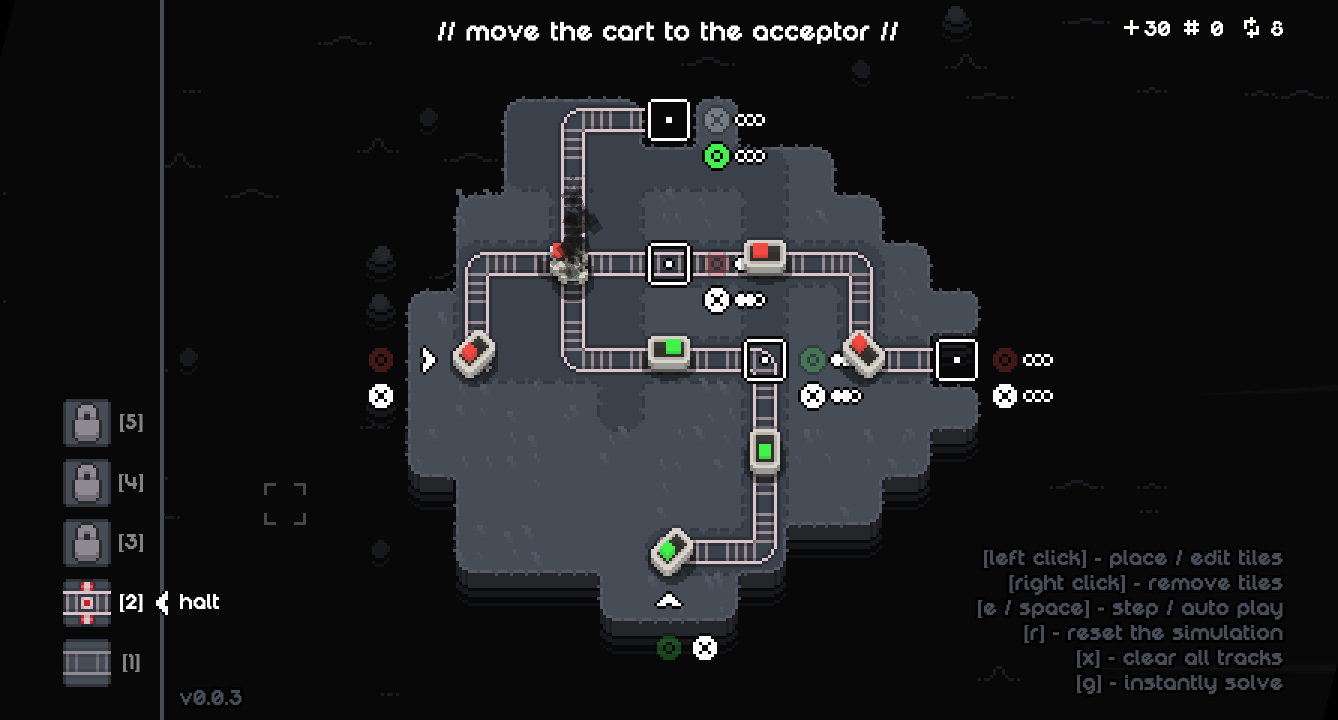Click the +30 track counter in the top bar
This screenshot has width=1338, height=720.
(x=1148, y=29)
